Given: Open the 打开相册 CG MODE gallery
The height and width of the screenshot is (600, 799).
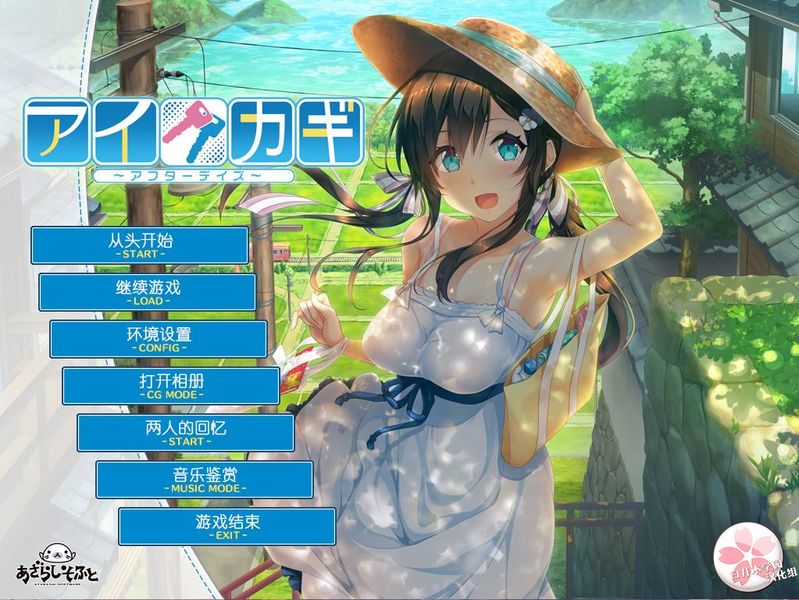Looking at the screenshot, I should [x=171, y=386].
